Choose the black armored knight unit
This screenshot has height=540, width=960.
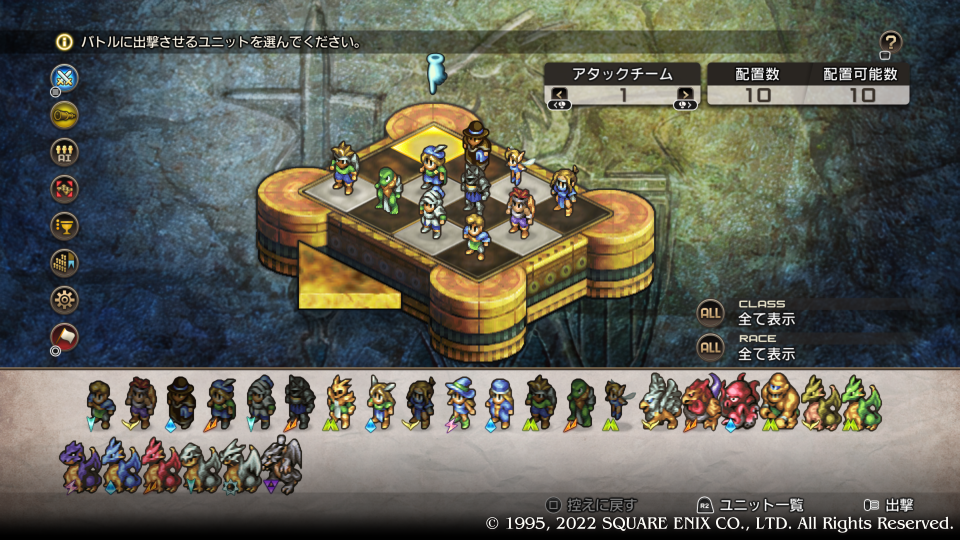[299, 401]
